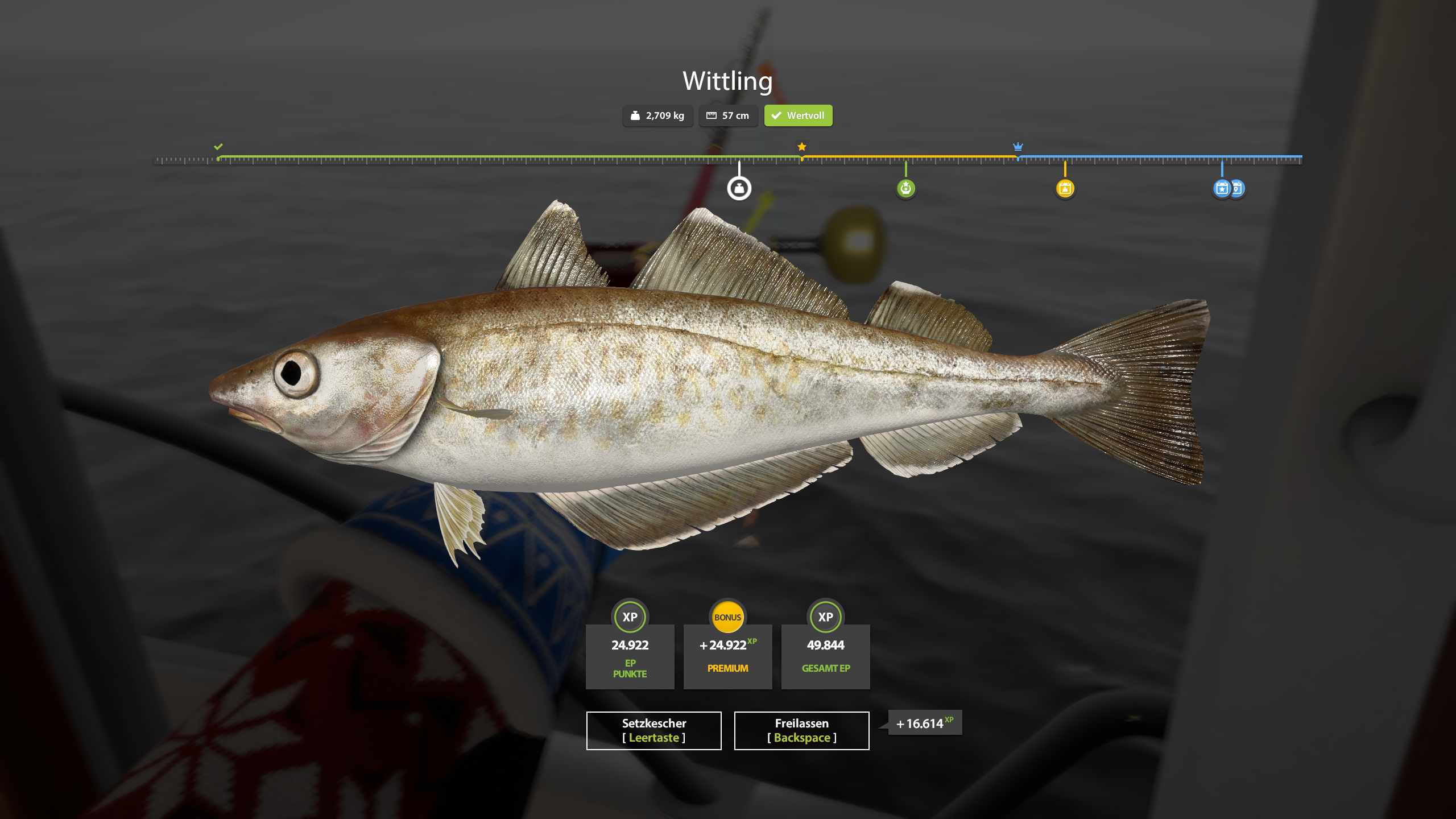Click the green medal marker on the scale
This screenshot has width=1456, height=819.
point(905,188)
